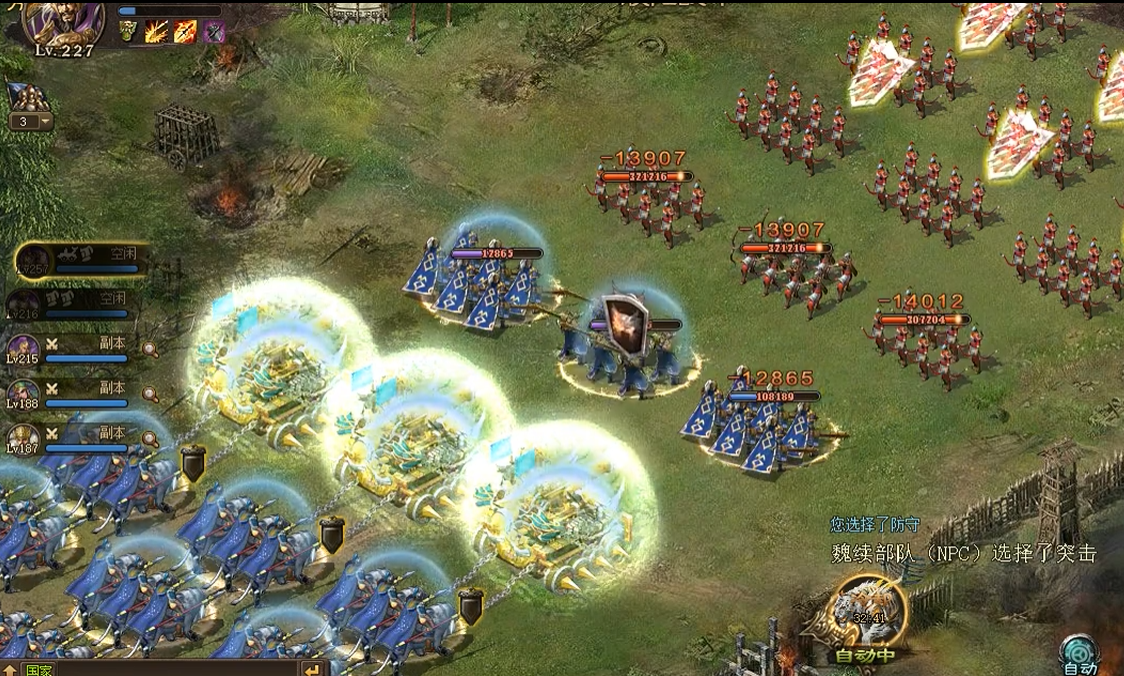Activate the yellow spear strike skill
The height and width of the screenshot is (676, 1124).
point(156,32)
